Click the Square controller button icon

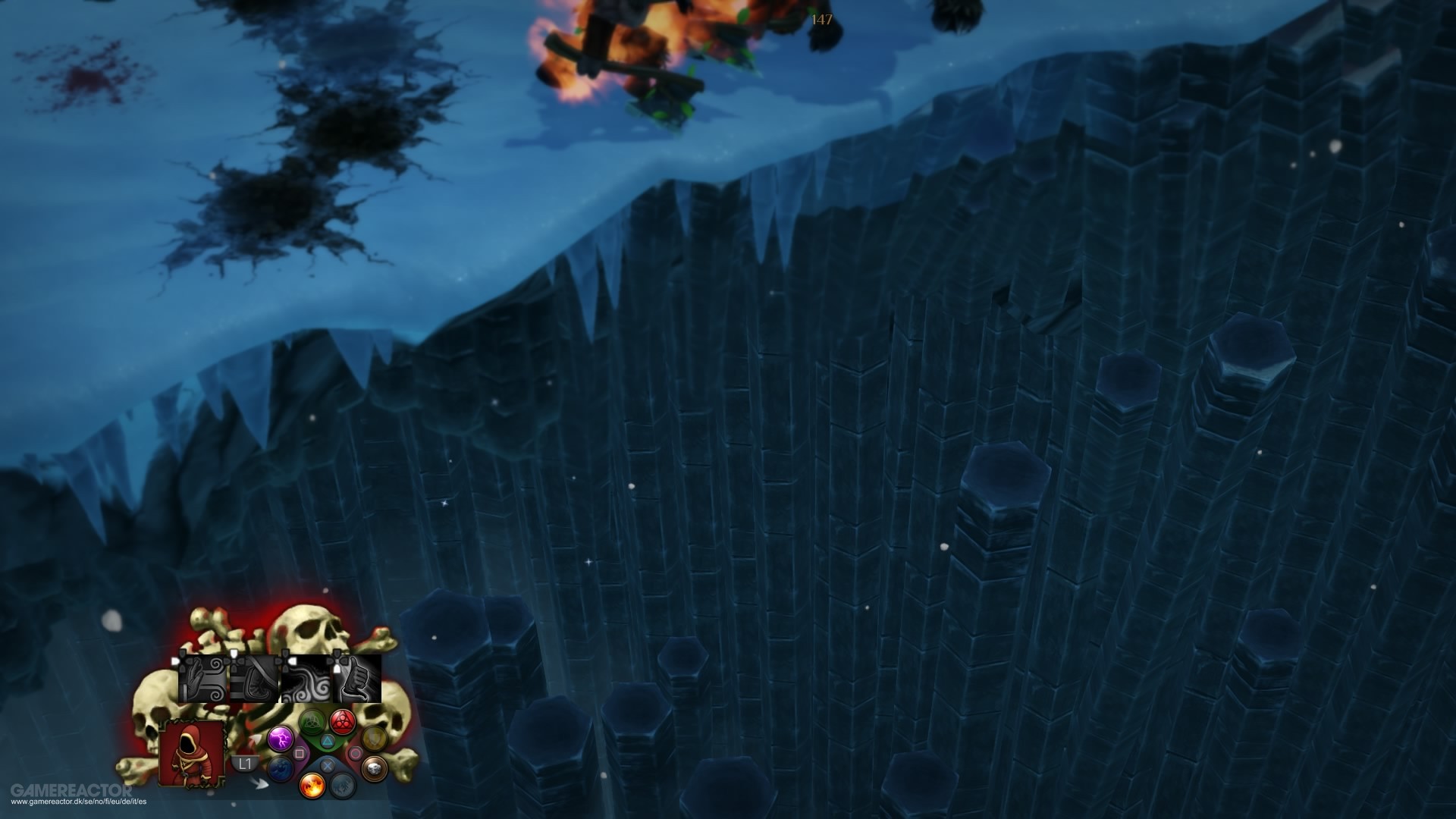pos(300,752)
